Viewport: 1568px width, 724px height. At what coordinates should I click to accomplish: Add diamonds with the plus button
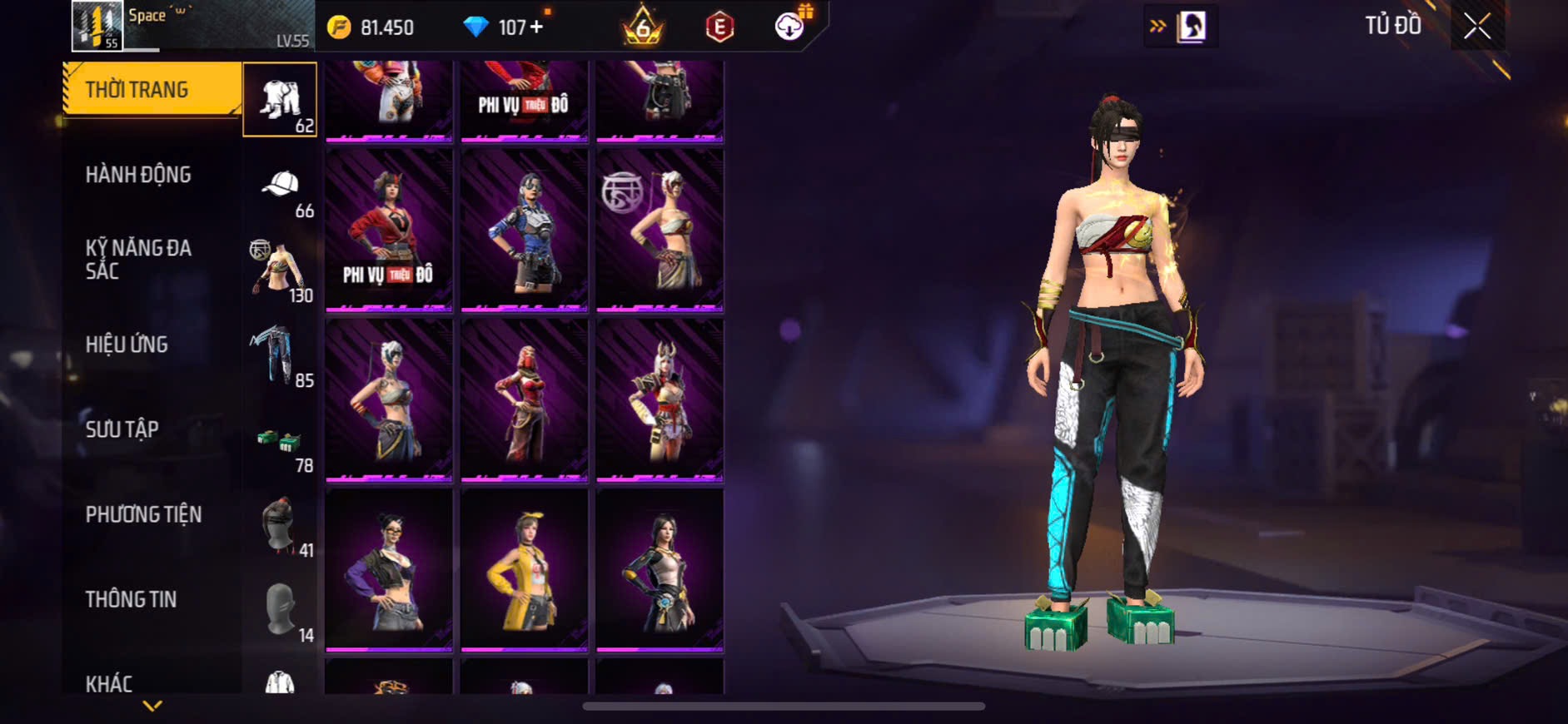click(537, 27)
